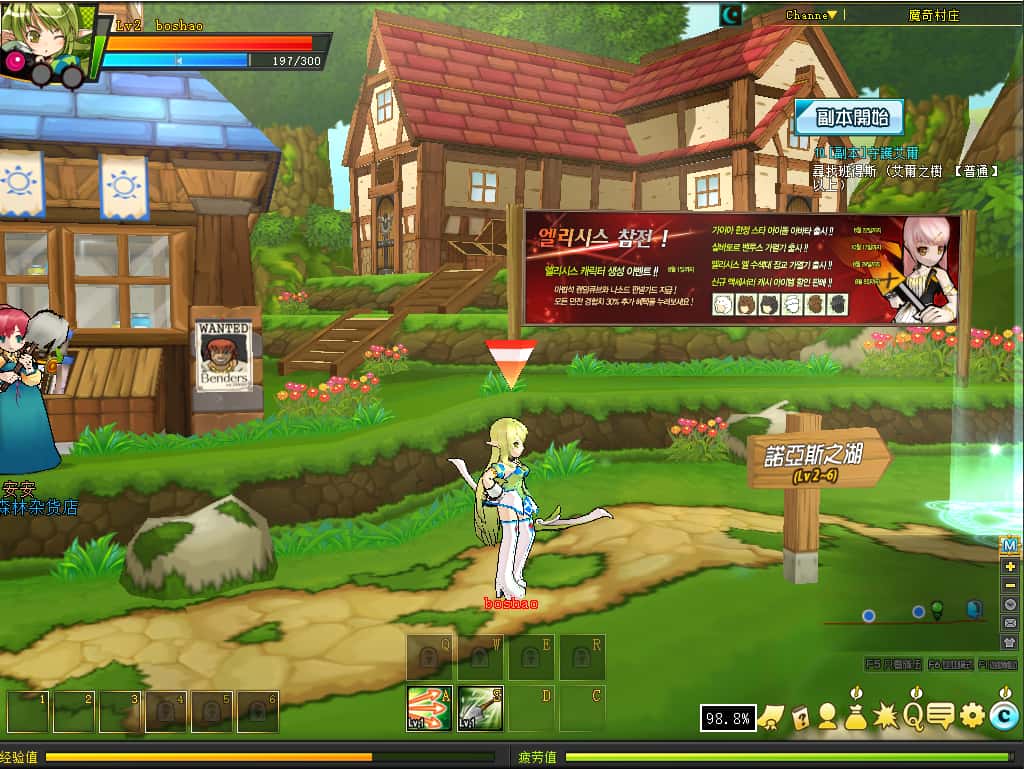The image size is (1024, 769).
Task: Zoom in the minimap with plus
Action: [1010, 566]
